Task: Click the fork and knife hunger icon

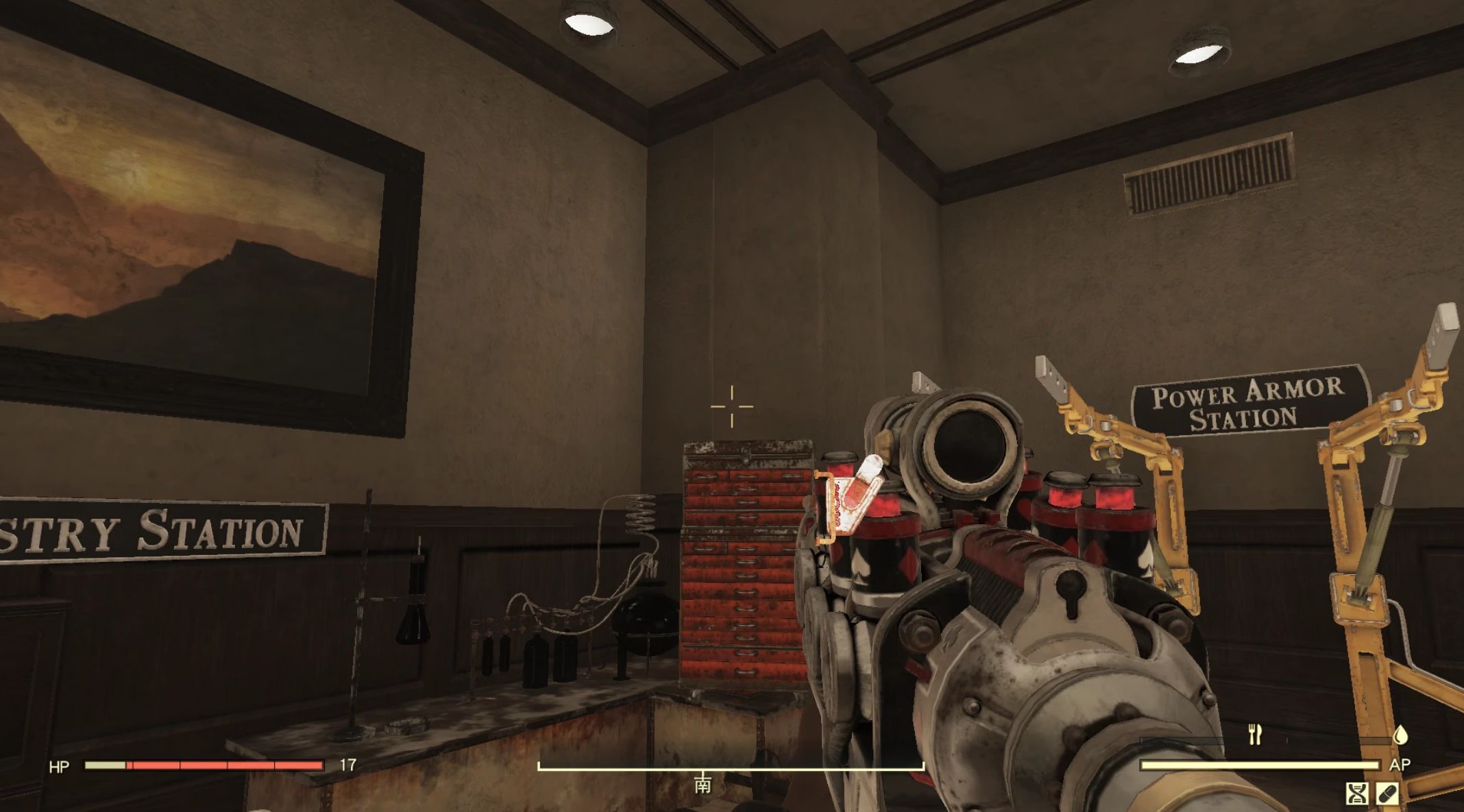Action: [1255, 734]
